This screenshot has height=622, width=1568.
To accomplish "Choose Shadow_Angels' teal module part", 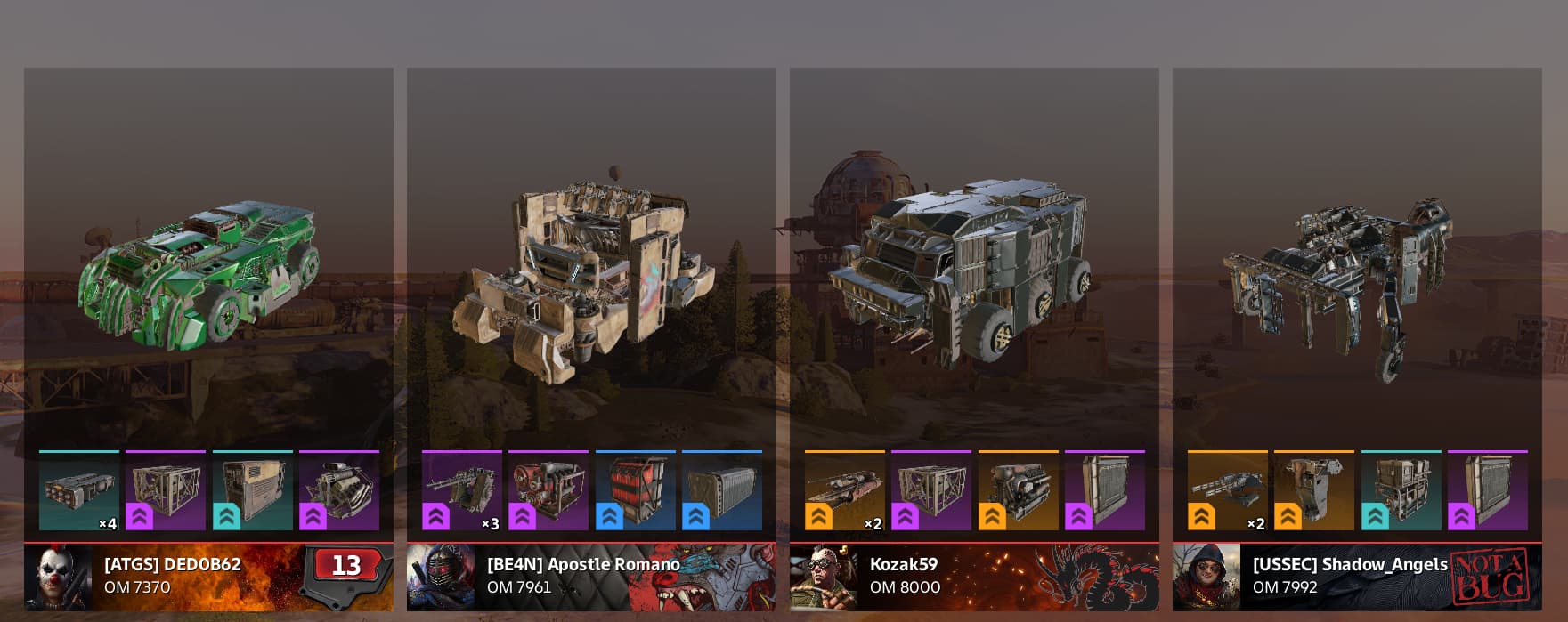I will (1401, 490).
